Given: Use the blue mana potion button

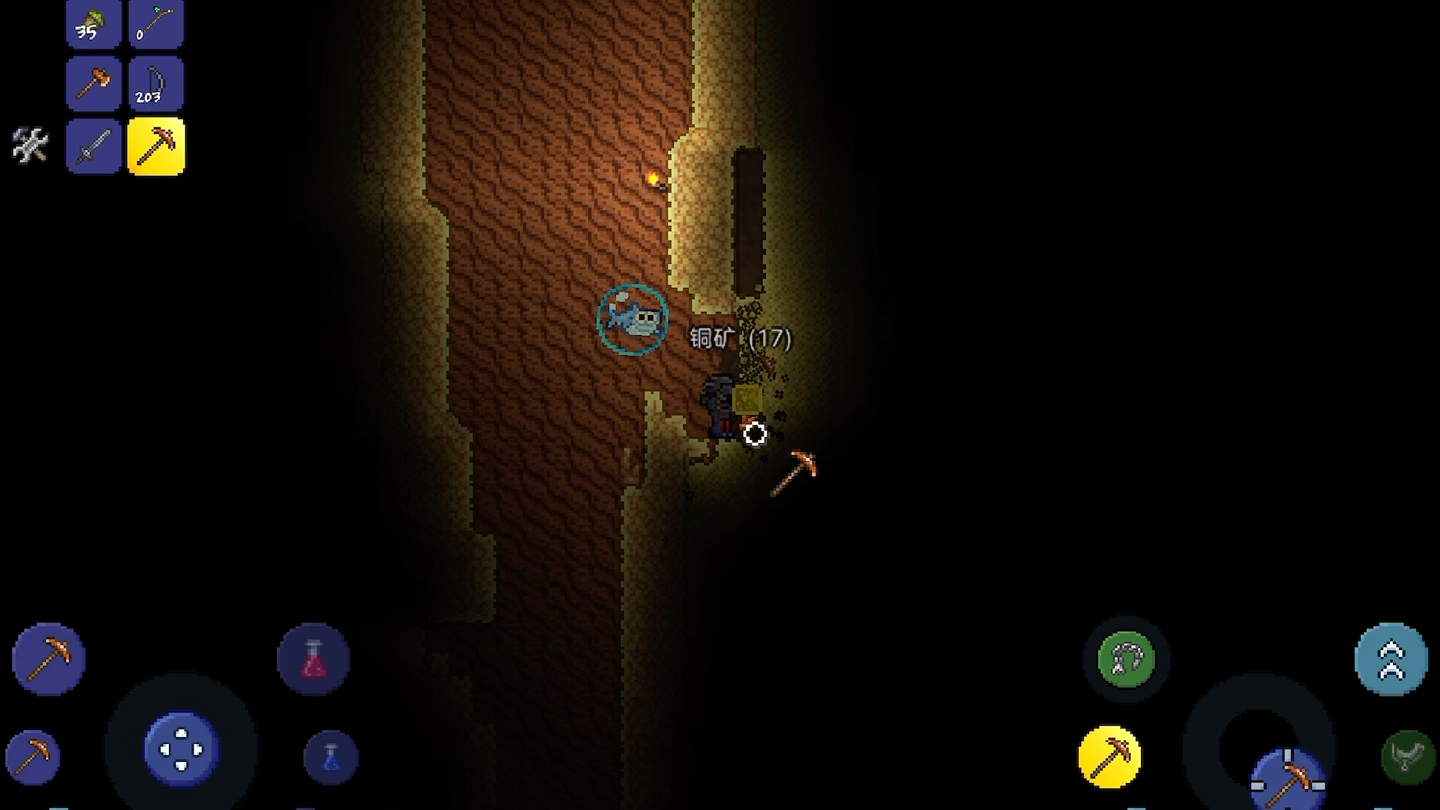Looking at the screenshot, I should coord(331,757).
